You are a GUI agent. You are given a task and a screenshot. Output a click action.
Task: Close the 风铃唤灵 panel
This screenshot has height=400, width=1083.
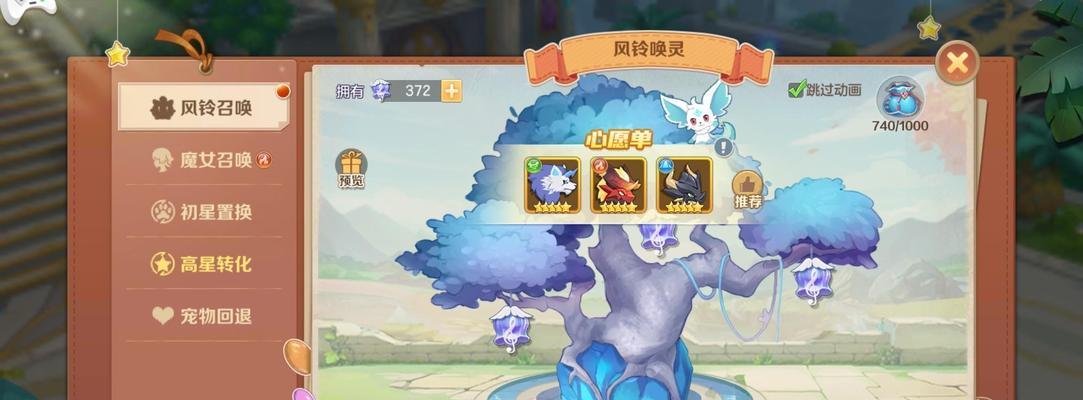click(x=957, y=63)
